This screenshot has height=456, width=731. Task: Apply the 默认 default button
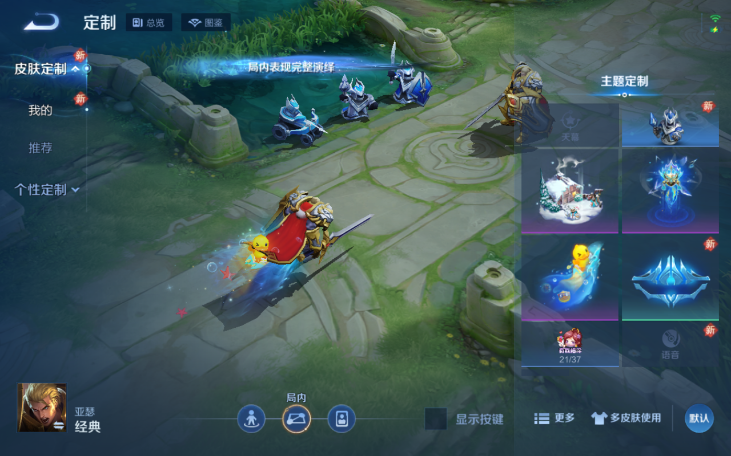pyautogui.click(x=699, y=418)
